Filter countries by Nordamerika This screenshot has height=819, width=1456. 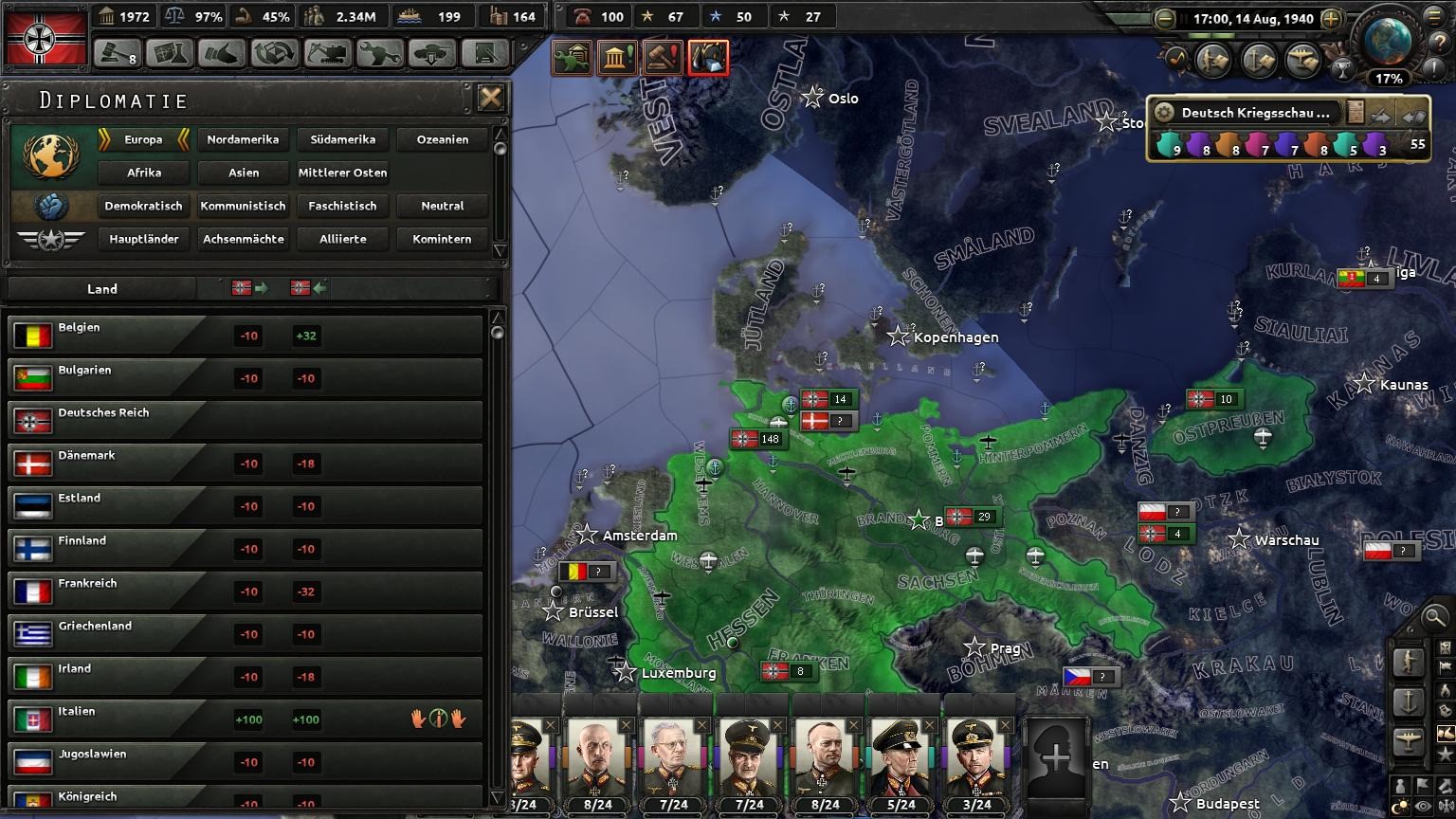(243, 139)
